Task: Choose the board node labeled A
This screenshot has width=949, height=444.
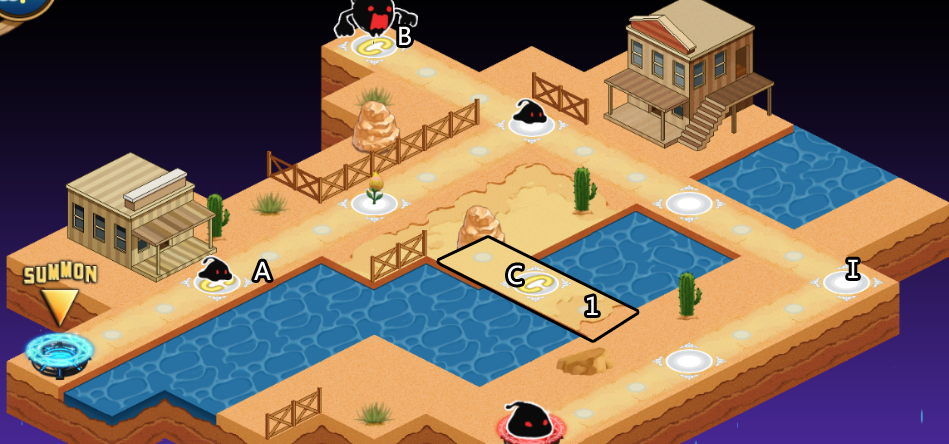Action: click(216, 282)
